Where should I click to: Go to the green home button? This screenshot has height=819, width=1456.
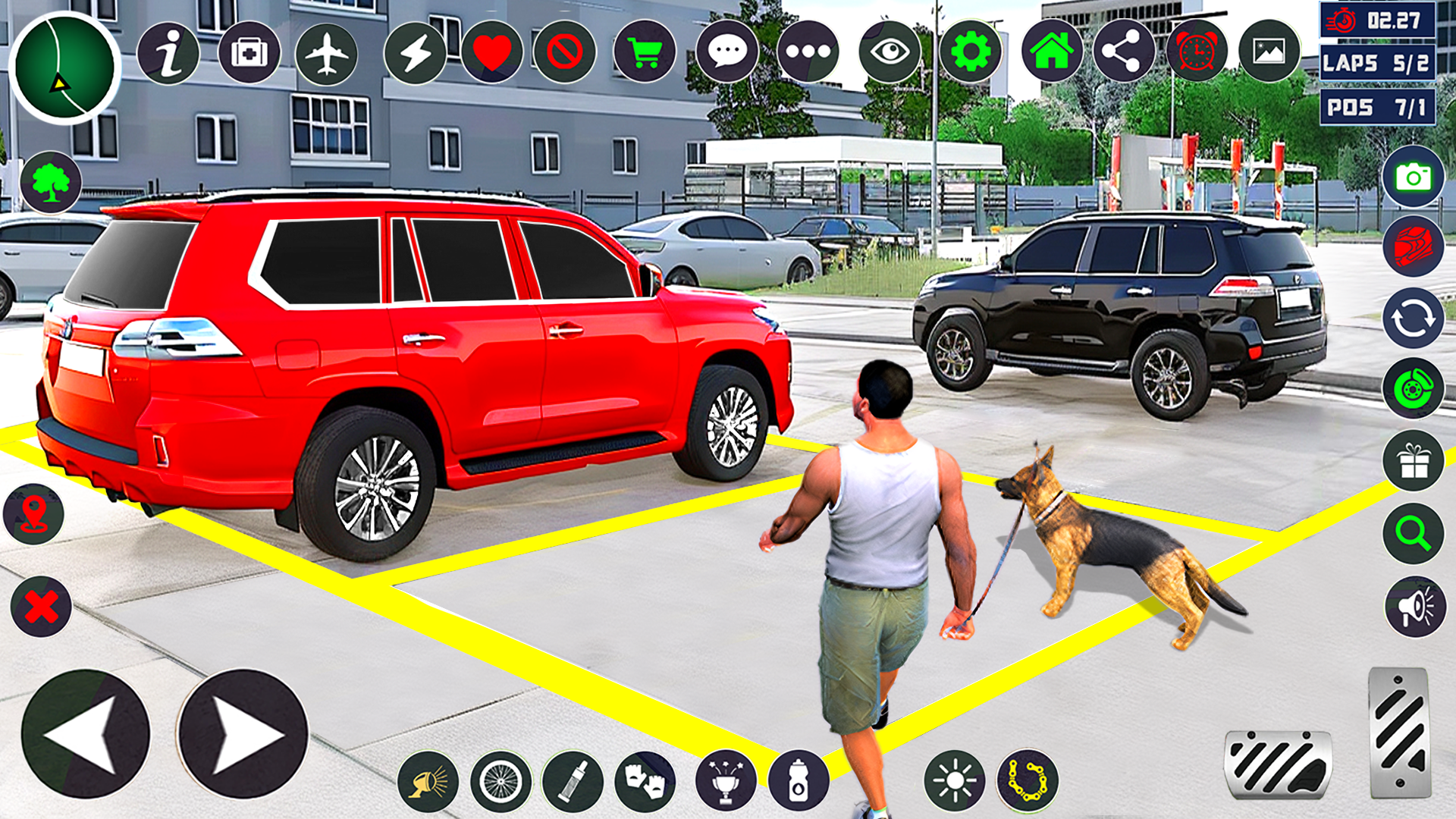1052,52
